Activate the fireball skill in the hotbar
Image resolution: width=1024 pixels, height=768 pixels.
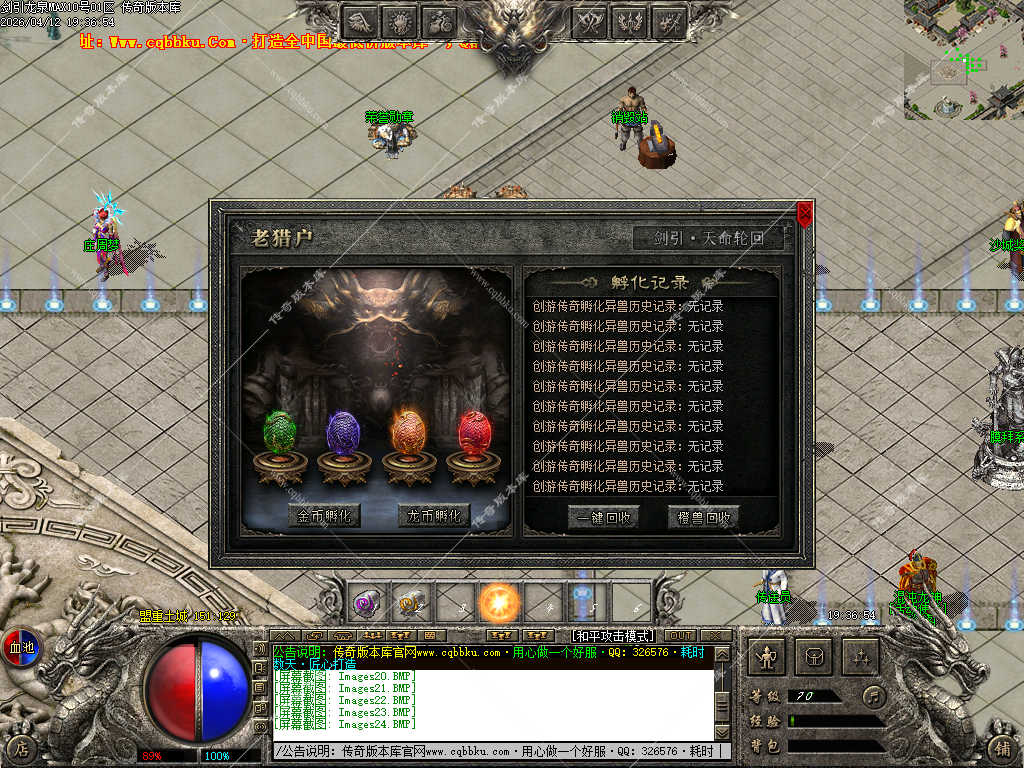pyautogui.click(x=499, y=603)
